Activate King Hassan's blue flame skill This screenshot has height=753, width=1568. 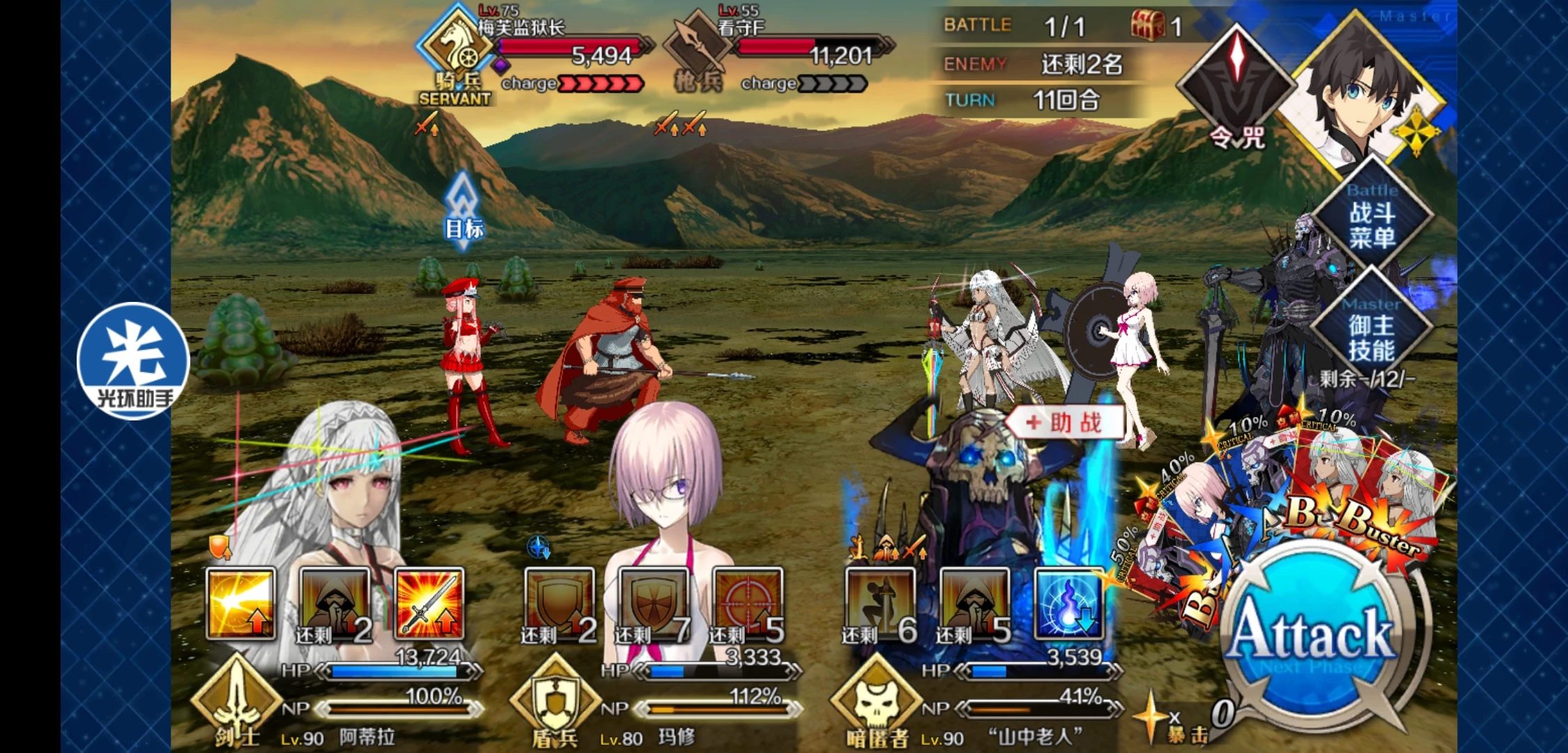pos(1068,603)
